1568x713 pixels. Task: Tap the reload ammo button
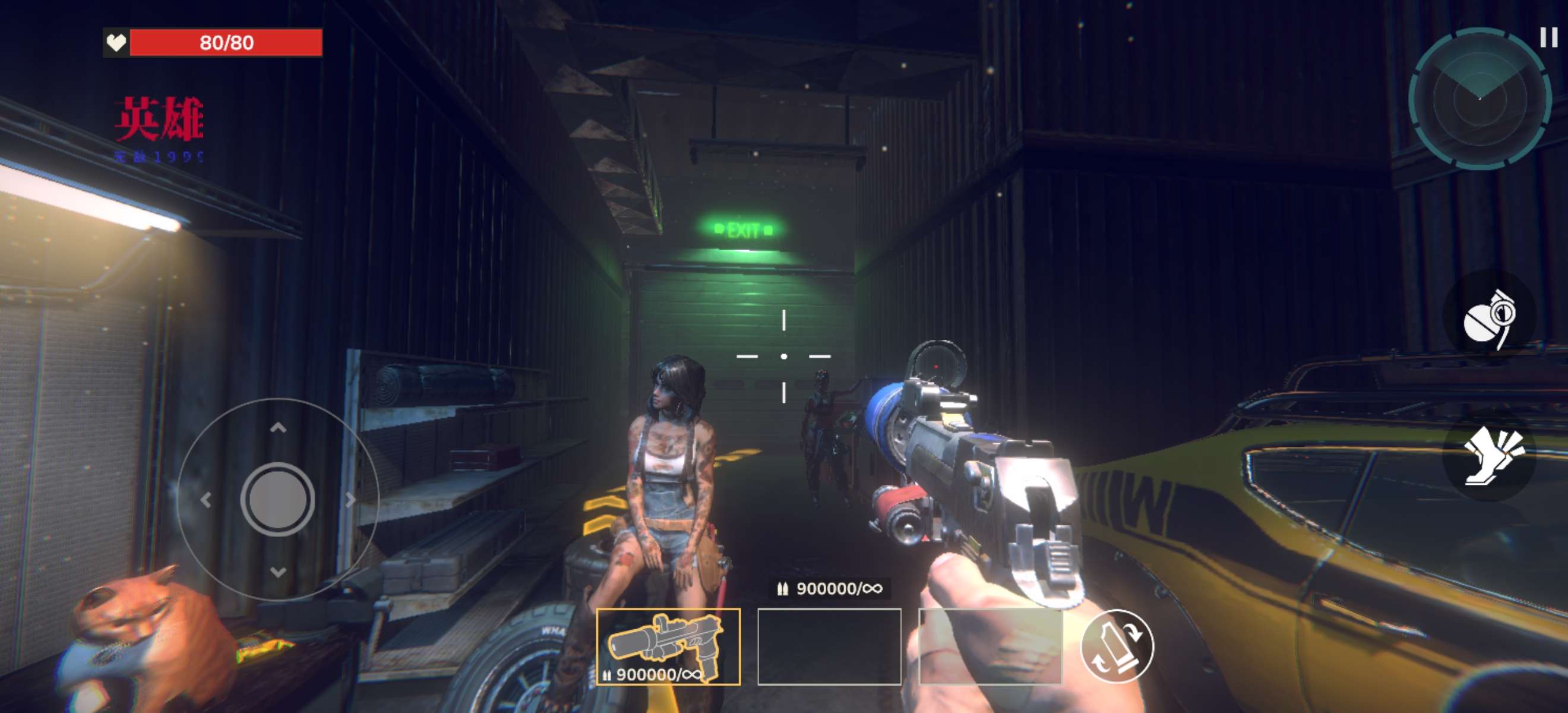pos(1117,646)
